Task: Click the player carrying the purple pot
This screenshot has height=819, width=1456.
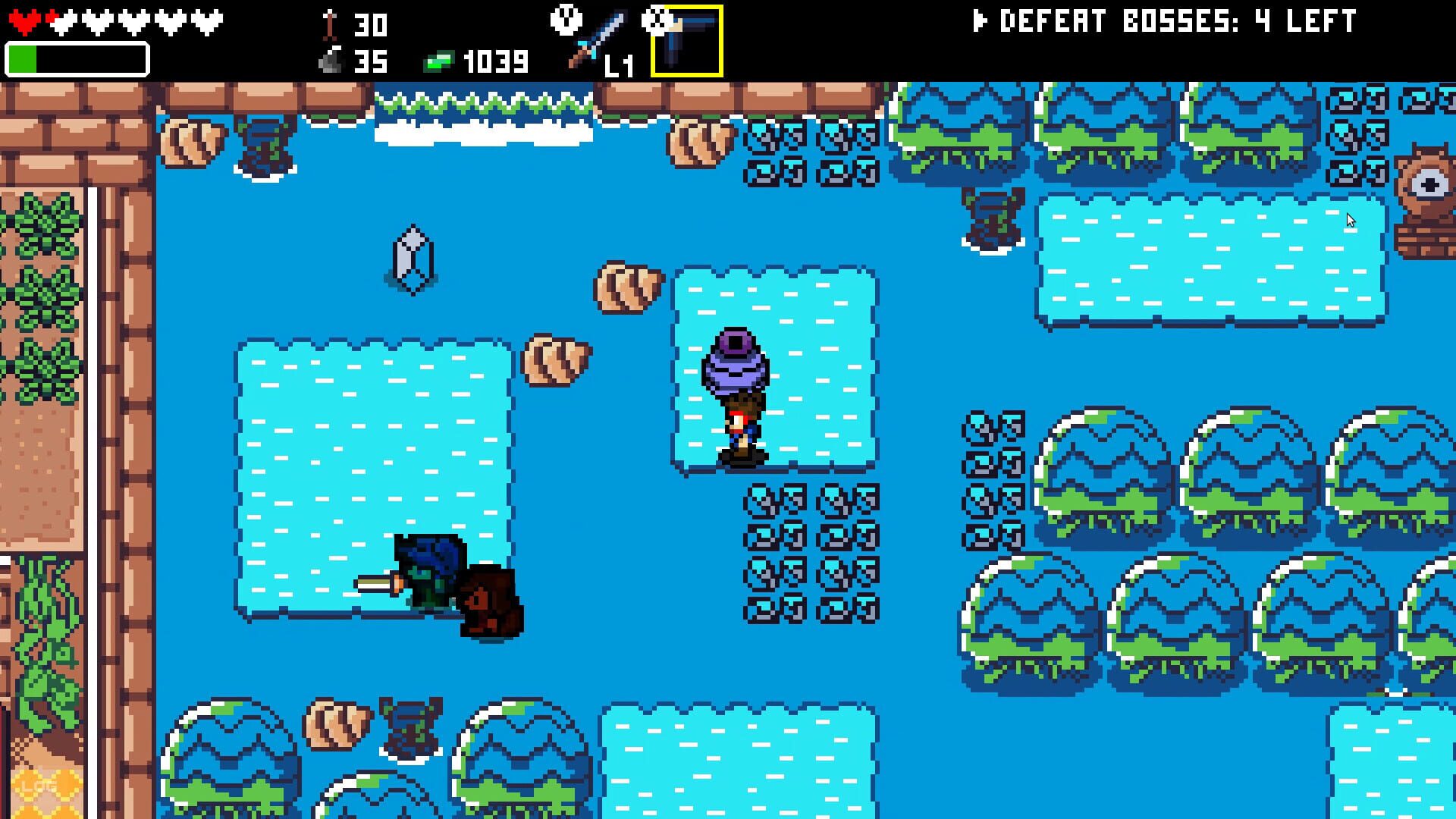Action: click(739, 413)
